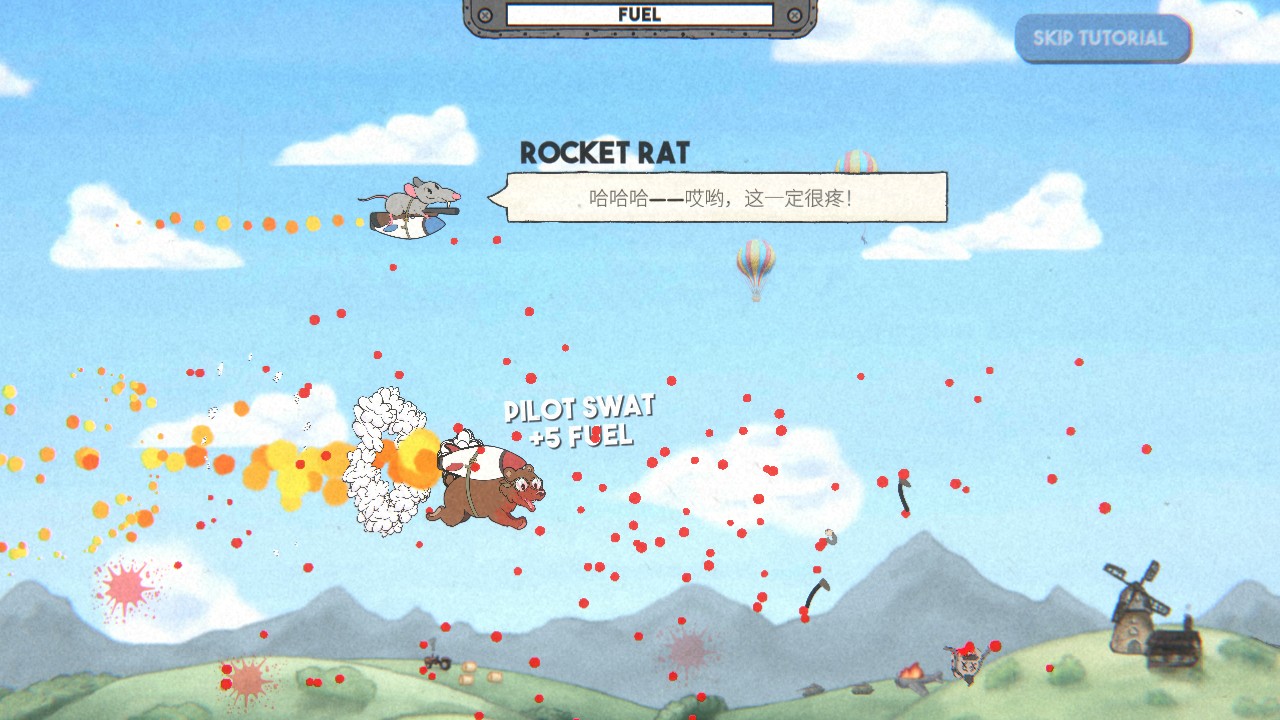The width and height of the screenshot is (1280, 720).
Task: Skip the tutorial
Action: click(1101, 39)
